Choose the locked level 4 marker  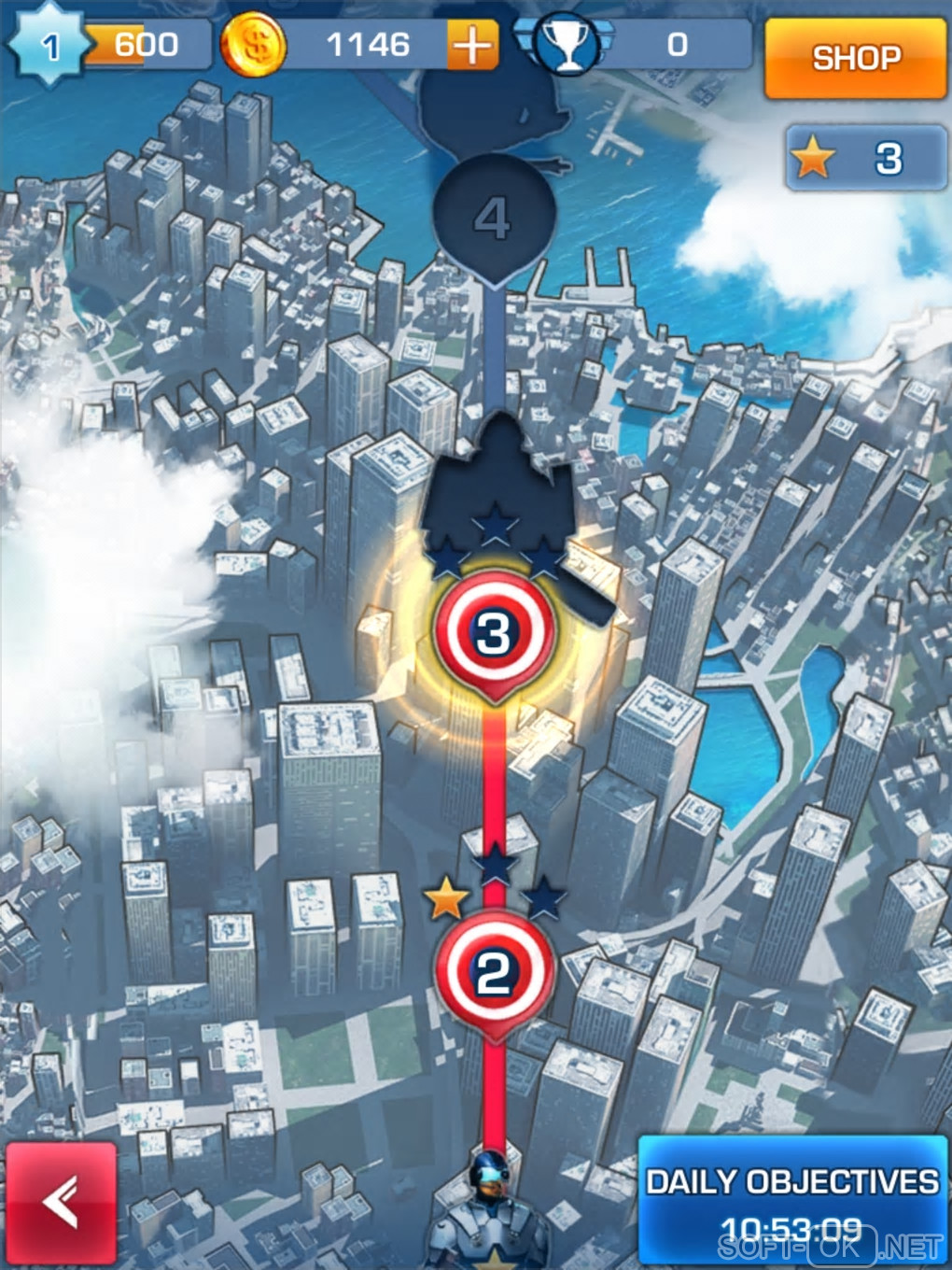coord(494,219)
